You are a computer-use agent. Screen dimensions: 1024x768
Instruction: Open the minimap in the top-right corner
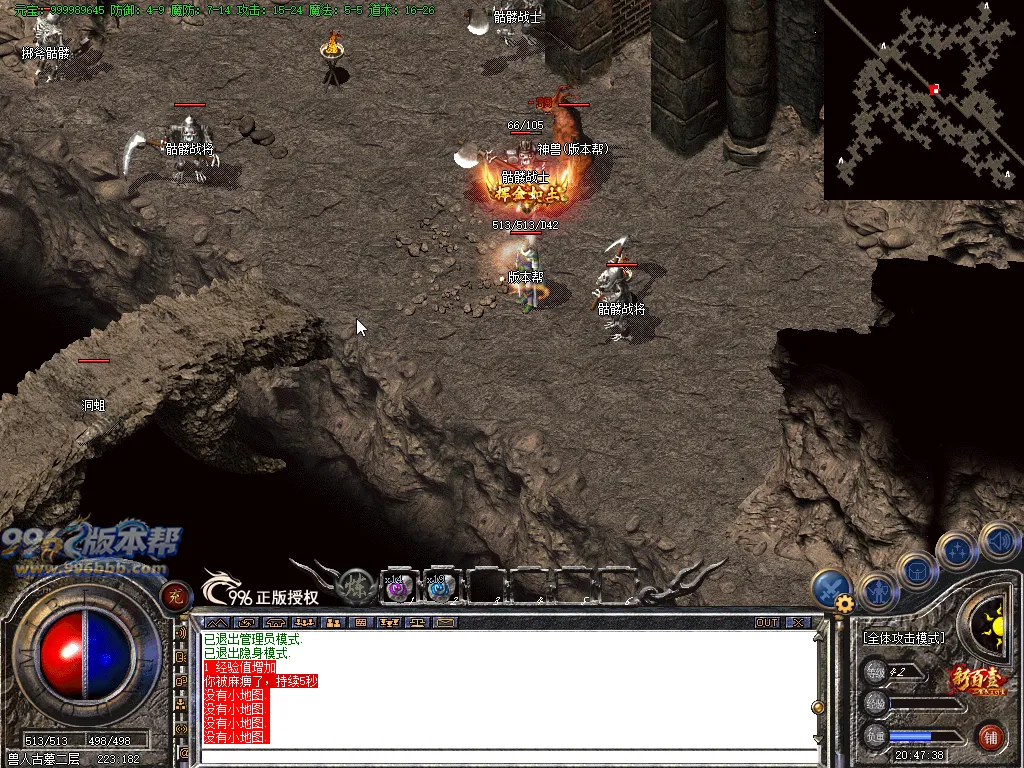[923, 100]
